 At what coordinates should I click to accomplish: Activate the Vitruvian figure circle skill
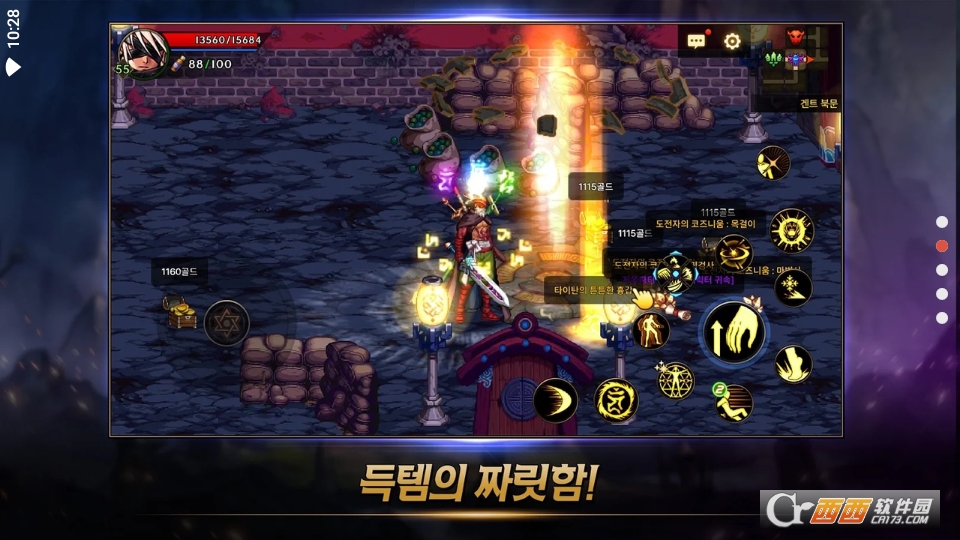[676, 380]
